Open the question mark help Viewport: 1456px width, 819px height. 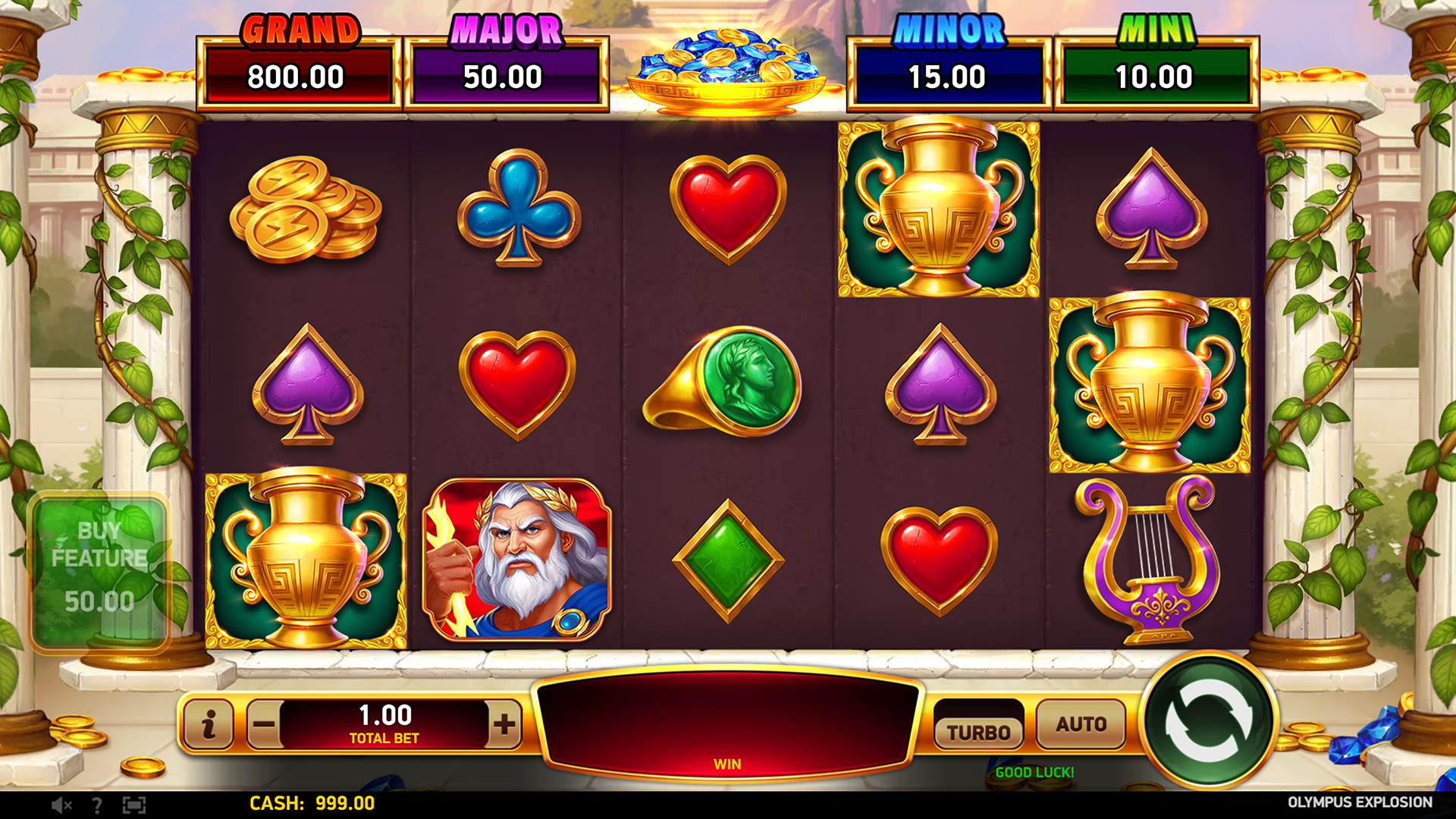97,805
